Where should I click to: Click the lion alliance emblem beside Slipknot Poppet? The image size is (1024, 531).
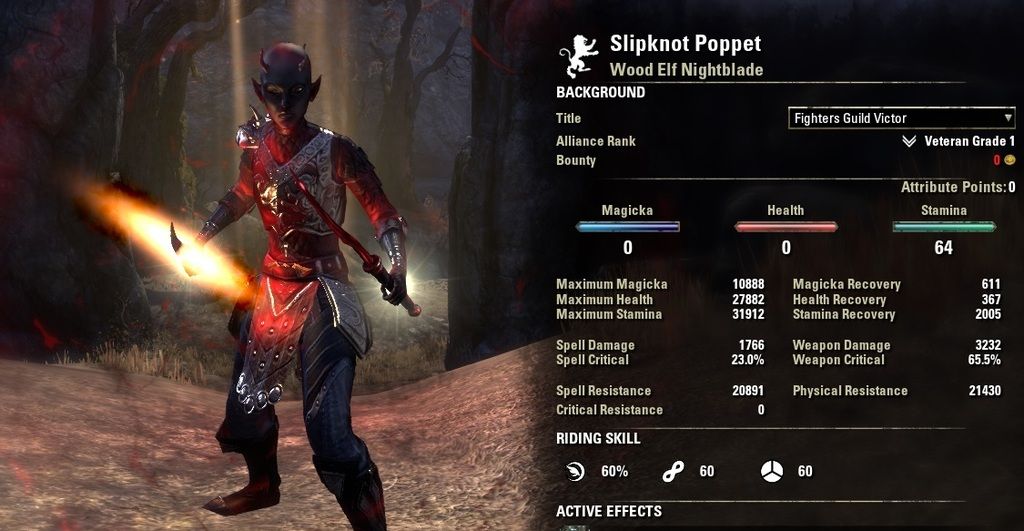(582, 57)
